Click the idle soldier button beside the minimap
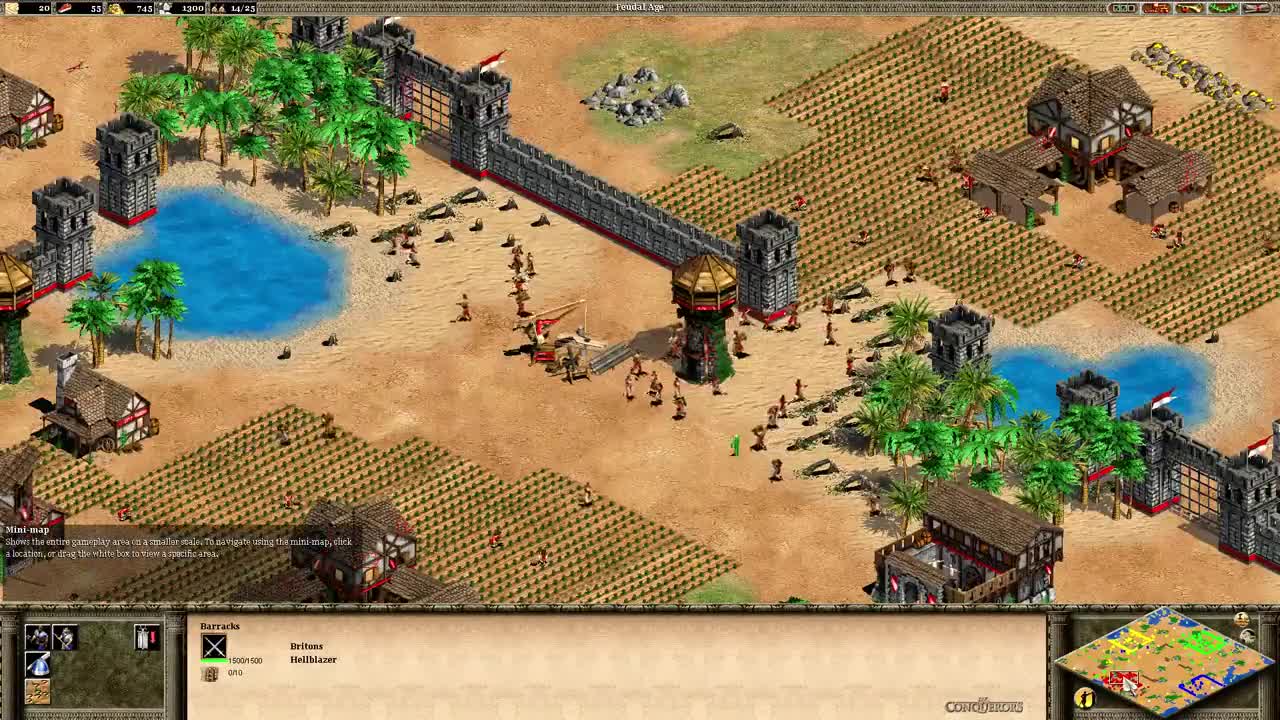The height and width of the screenshot is (720, 1280). pos(1085,697)
